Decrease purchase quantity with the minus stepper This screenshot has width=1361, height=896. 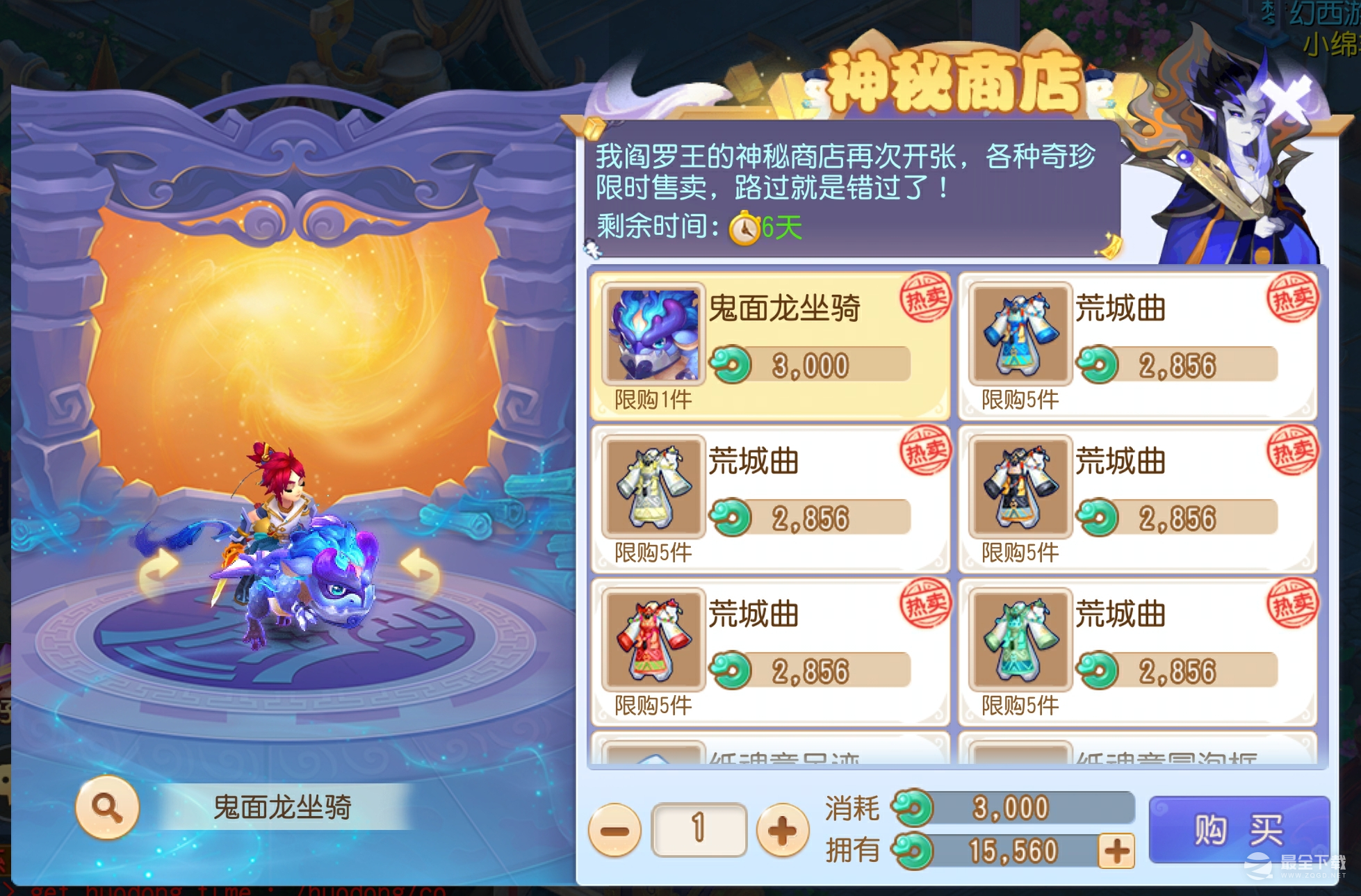tap(615, 829)
